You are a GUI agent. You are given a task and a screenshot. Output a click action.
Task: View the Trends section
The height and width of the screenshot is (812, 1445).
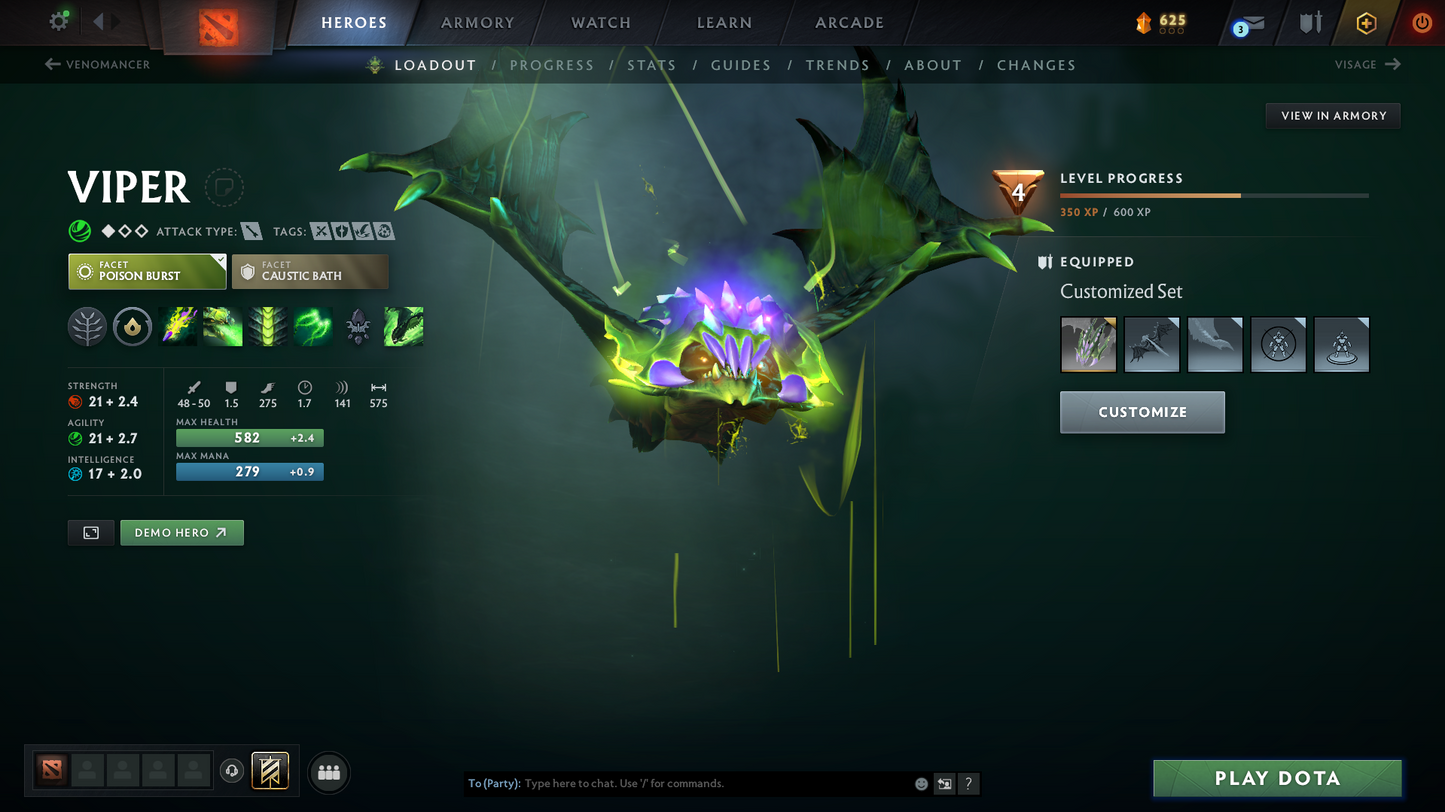[x=838, y=65]
